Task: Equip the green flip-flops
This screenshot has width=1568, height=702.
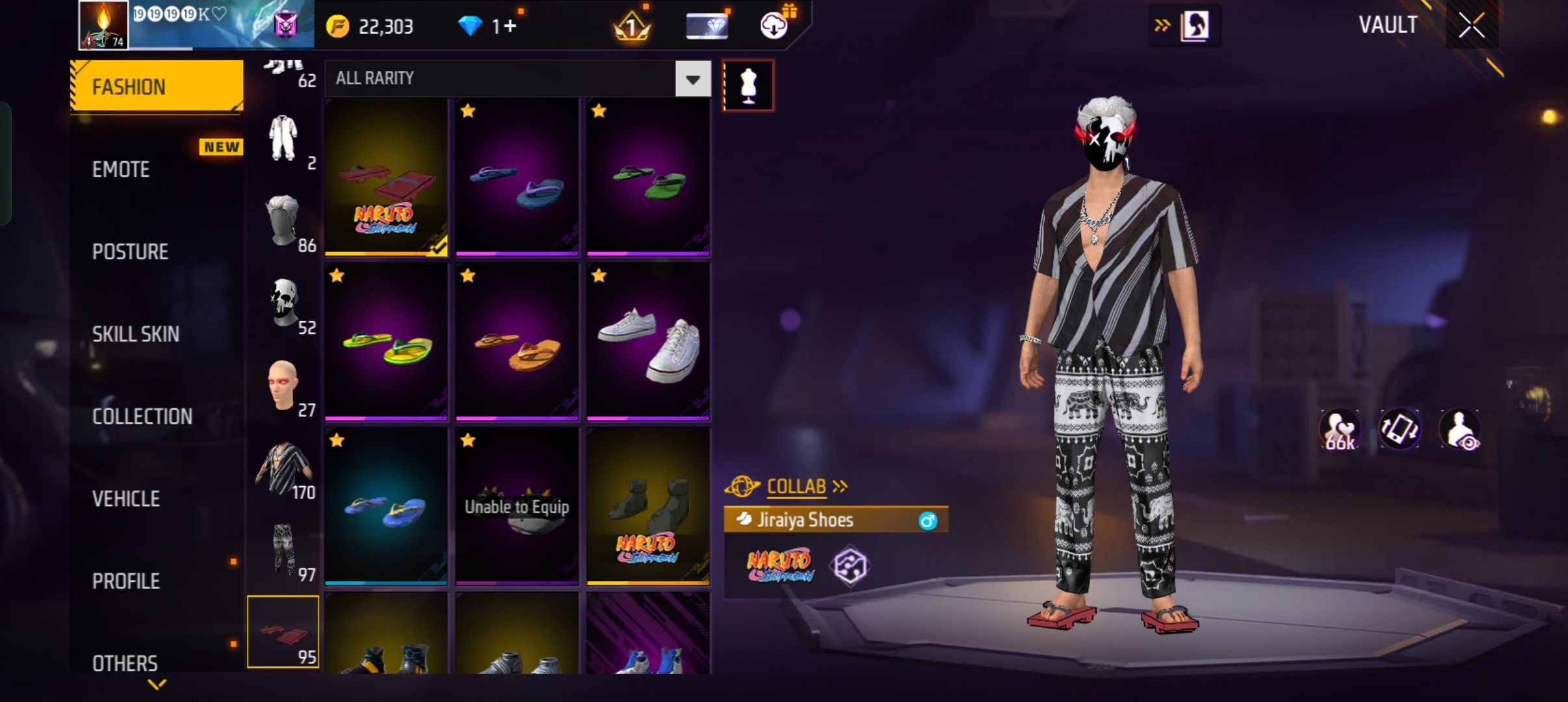Action: [x=648, y=177]
